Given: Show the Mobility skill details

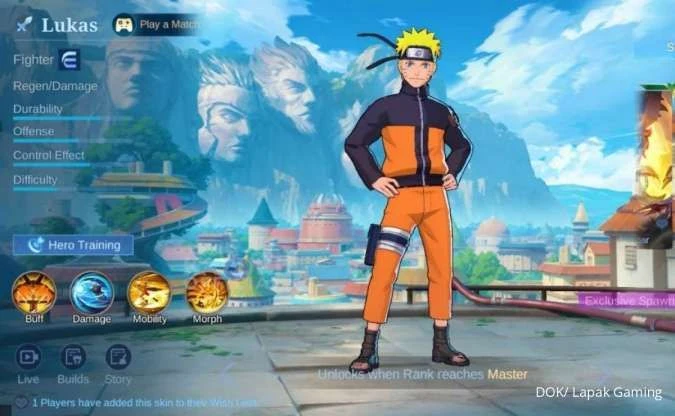Looking at the screenshot, I should [x=149, y=292].
